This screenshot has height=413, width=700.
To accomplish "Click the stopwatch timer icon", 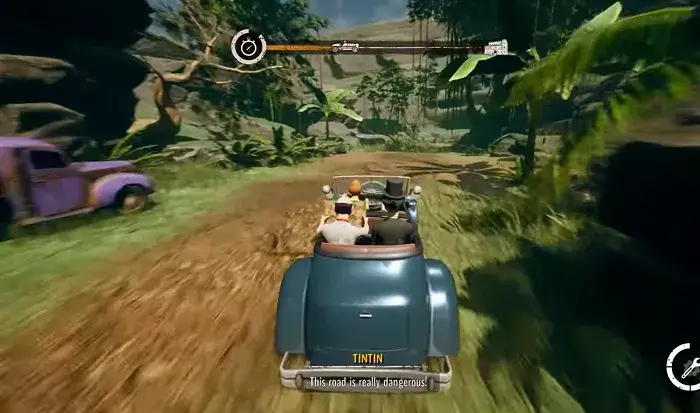I will (x=247, y=46).
